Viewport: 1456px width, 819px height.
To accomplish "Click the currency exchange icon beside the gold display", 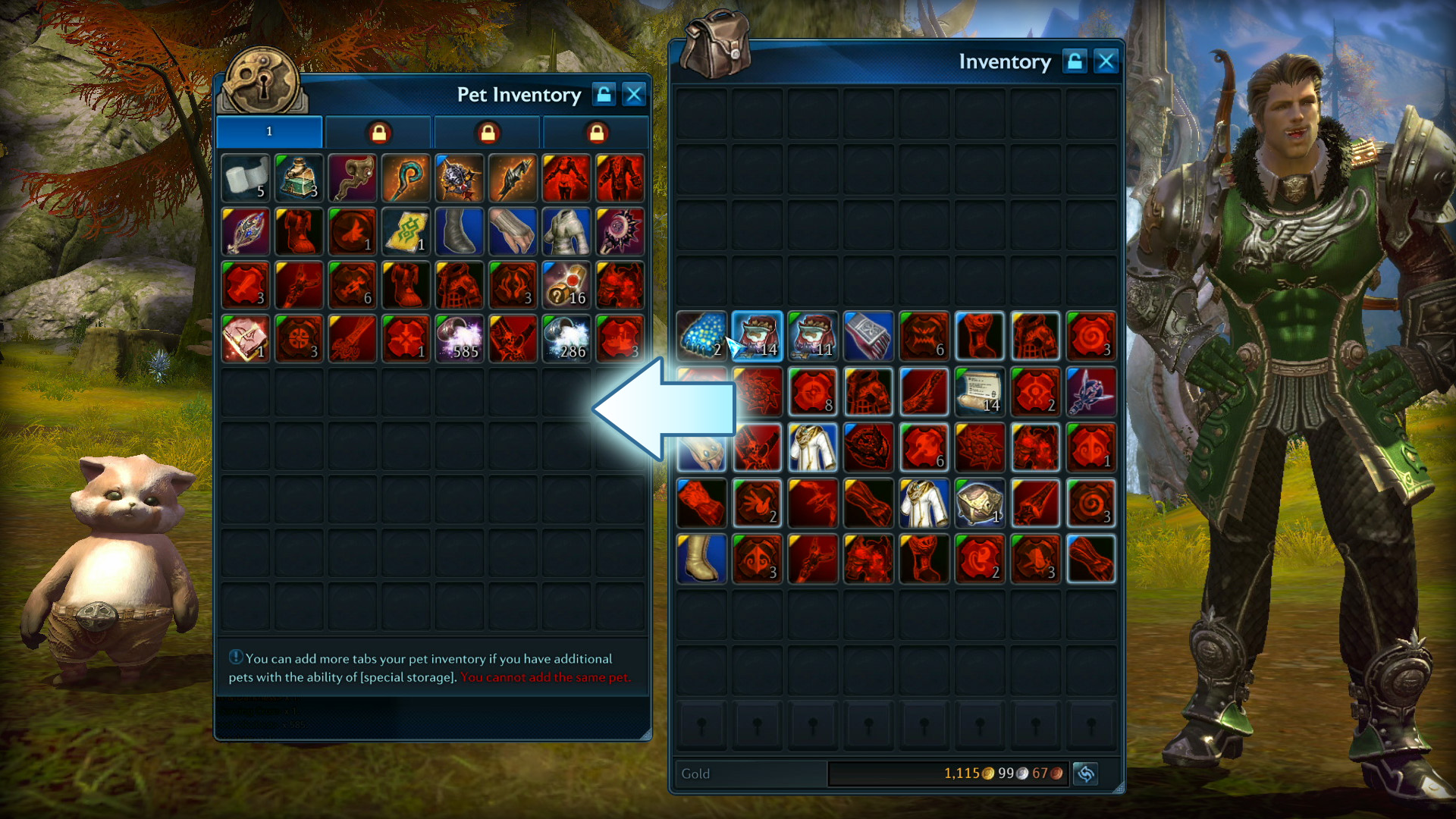I will [x=1085, y=773].
